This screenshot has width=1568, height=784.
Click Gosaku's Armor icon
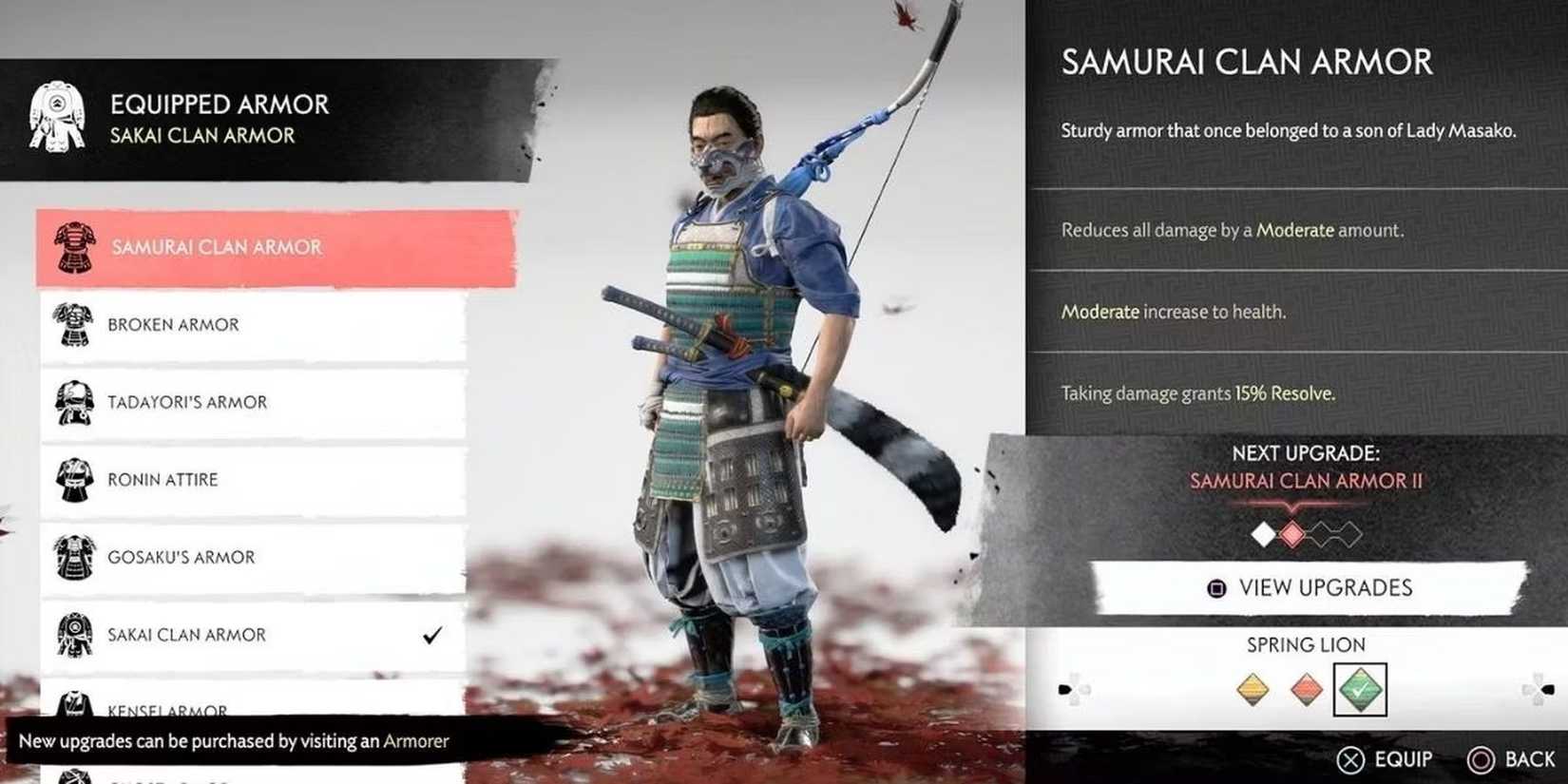click(x=71, y=556)
